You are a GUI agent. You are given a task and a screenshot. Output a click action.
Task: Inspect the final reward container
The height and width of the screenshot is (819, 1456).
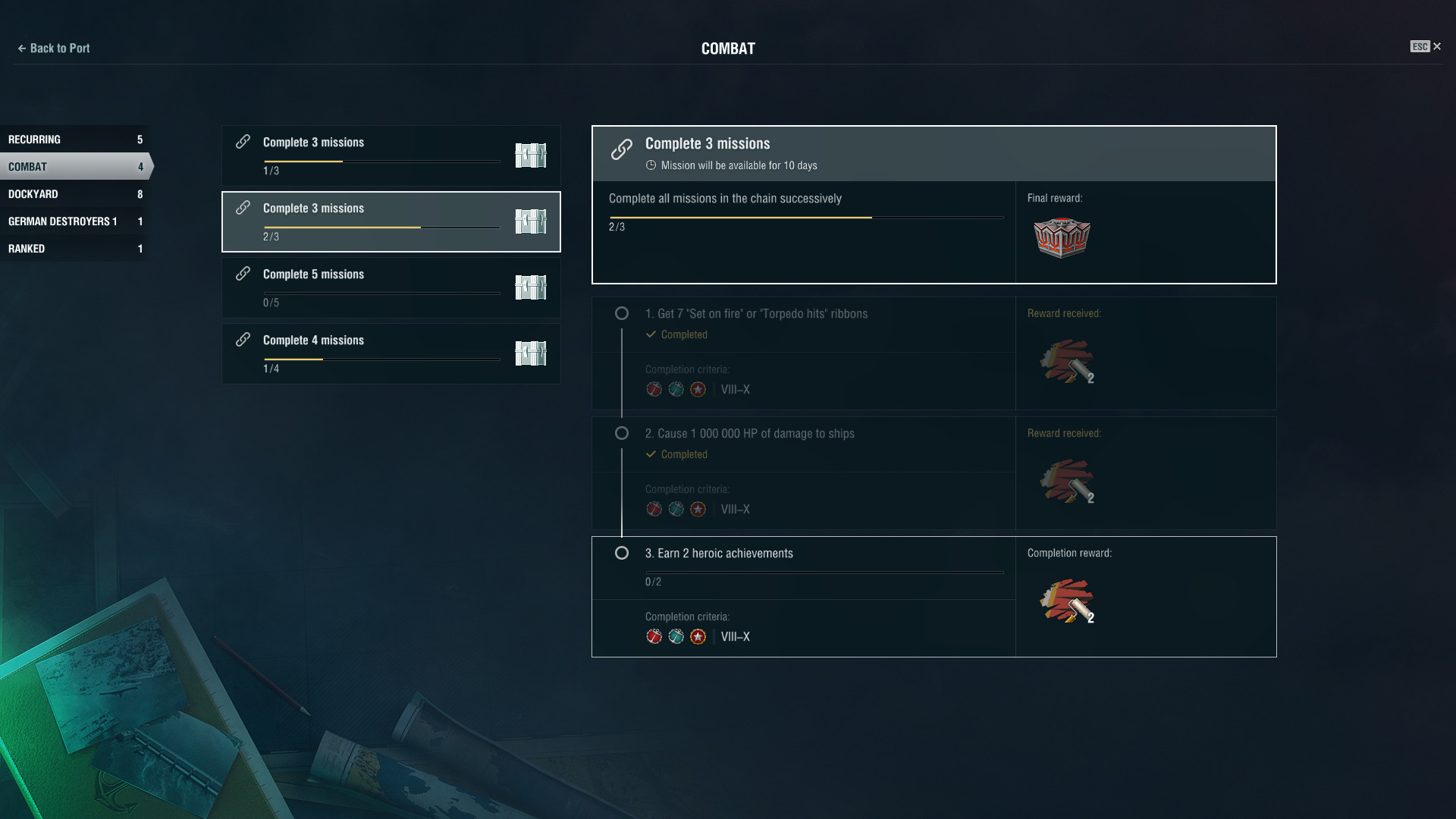coord(1062,238)
